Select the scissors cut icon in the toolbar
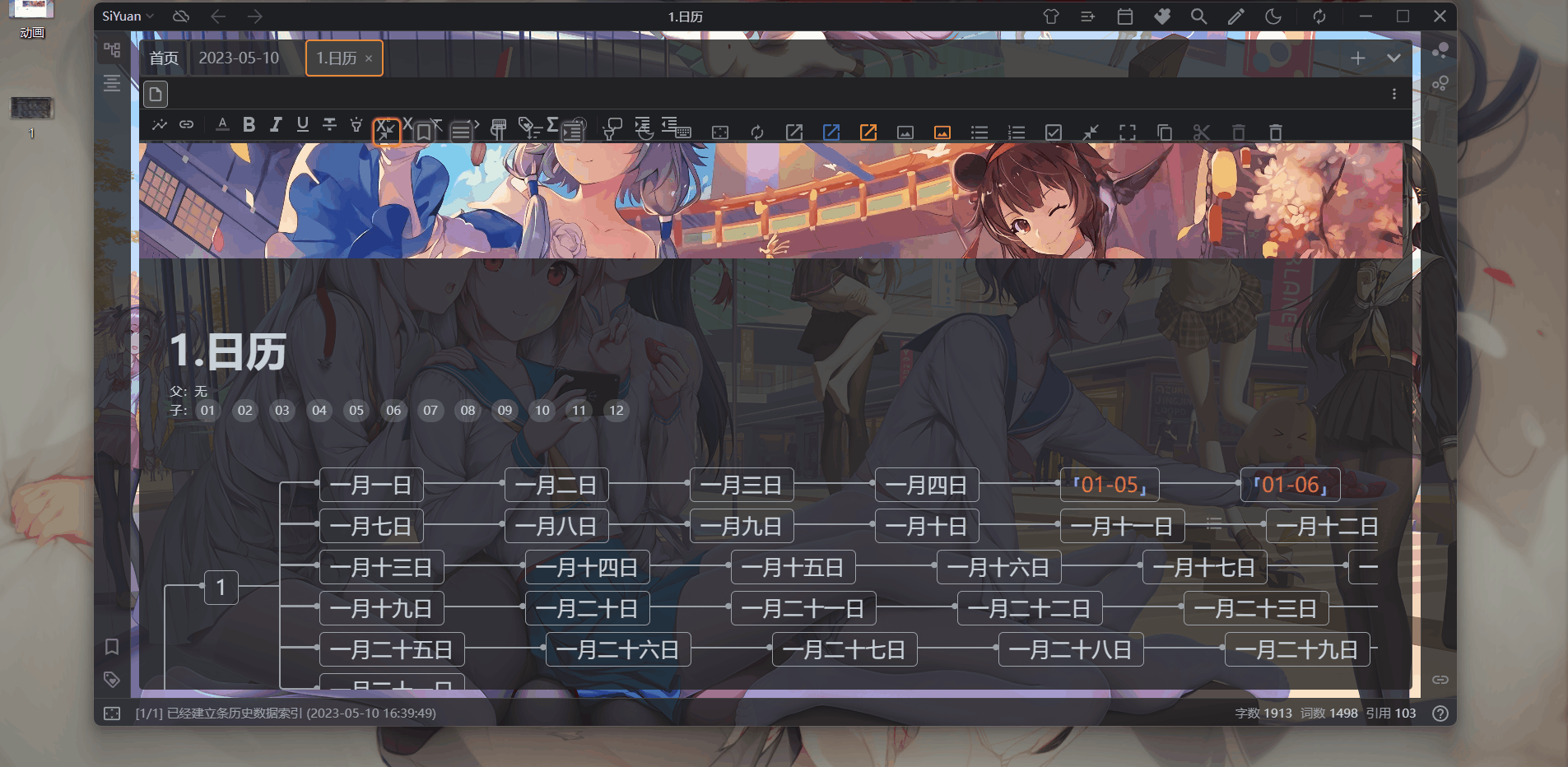The image size is (1568, 767). pyautogui.click(x=1200, y=132)
